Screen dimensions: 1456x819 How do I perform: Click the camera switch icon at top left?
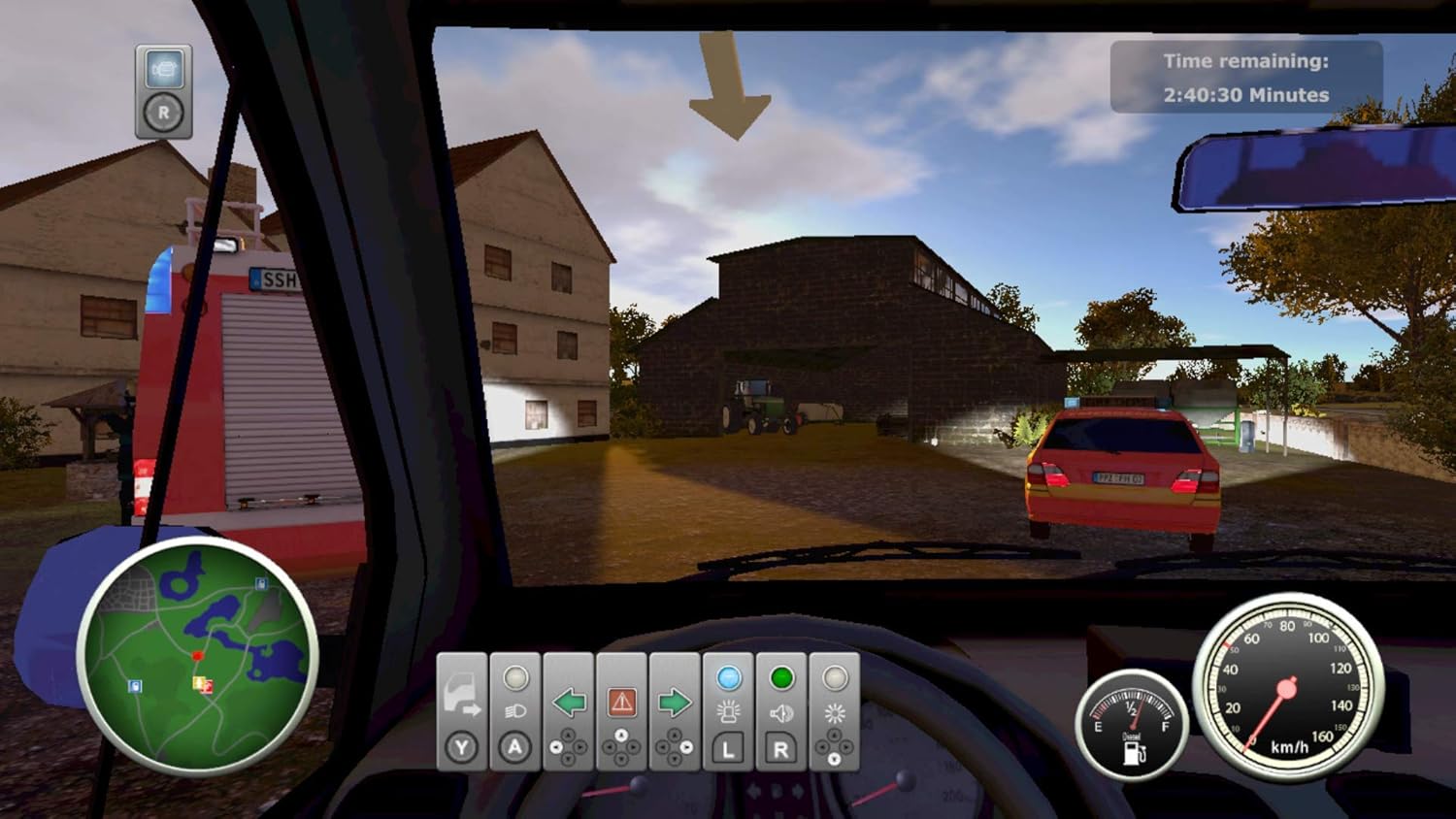coord(163,68)
